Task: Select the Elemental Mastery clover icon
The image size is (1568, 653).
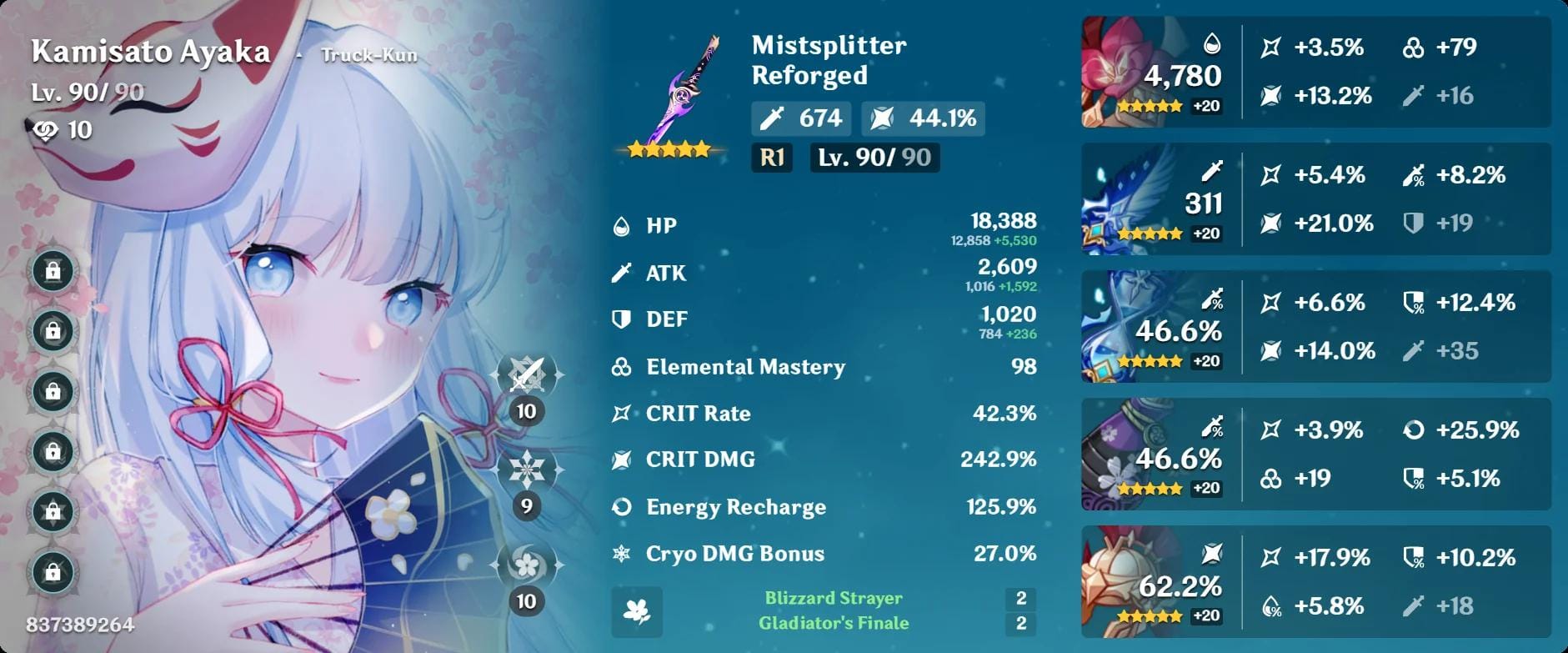Action: point(620,367)
